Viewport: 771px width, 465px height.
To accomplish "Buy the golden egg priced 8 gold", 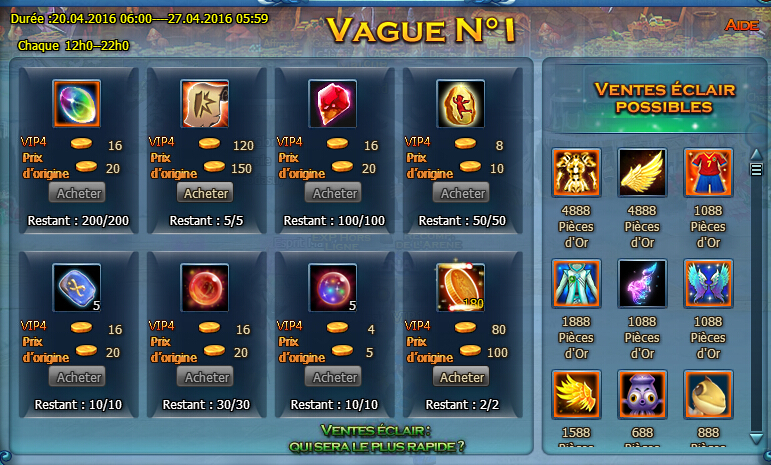I will (463, 193).
